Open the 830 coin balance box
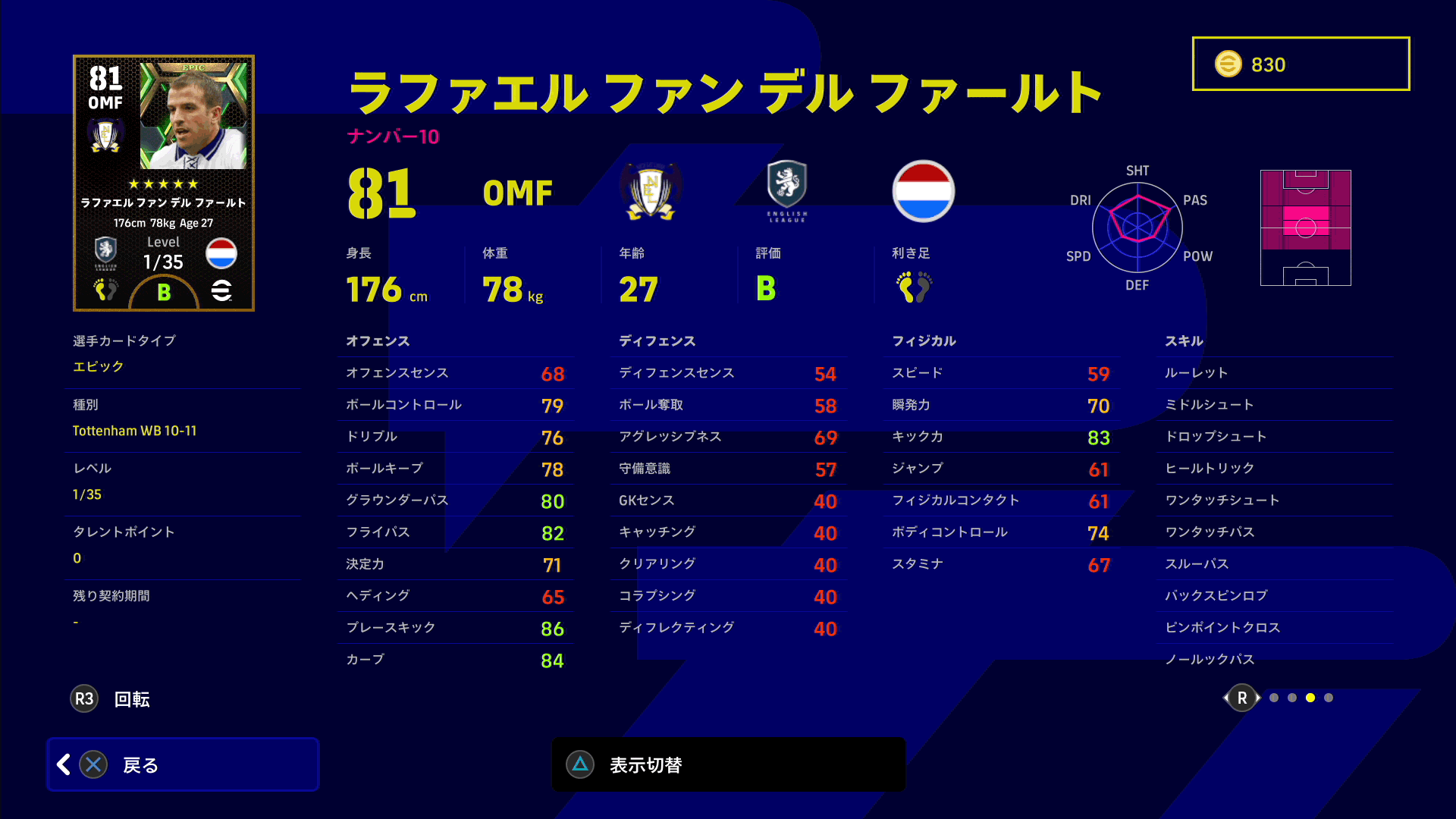 tap(1301, 64)
